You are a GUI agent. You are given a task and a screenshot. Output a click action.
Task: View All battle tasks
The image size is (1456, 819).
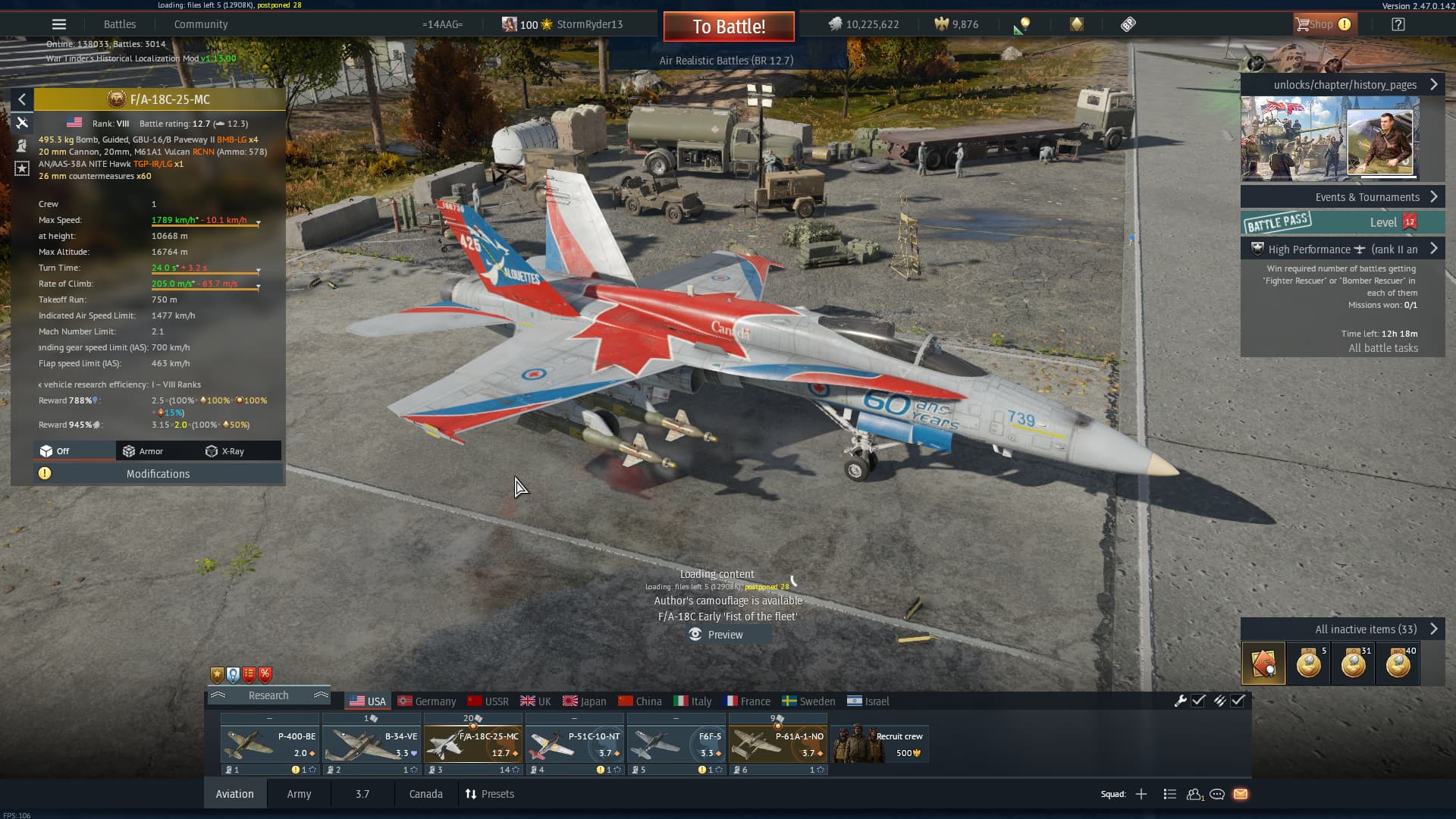[1382, 348]
